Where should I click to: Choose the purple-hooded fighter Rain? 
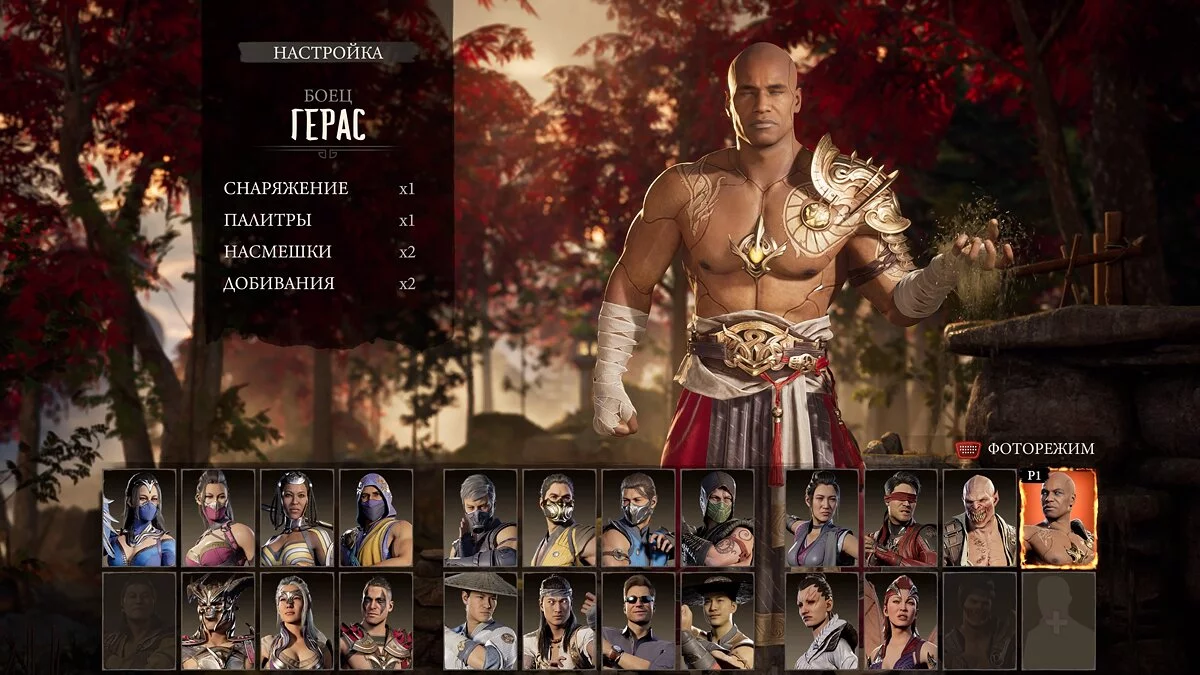376,518
